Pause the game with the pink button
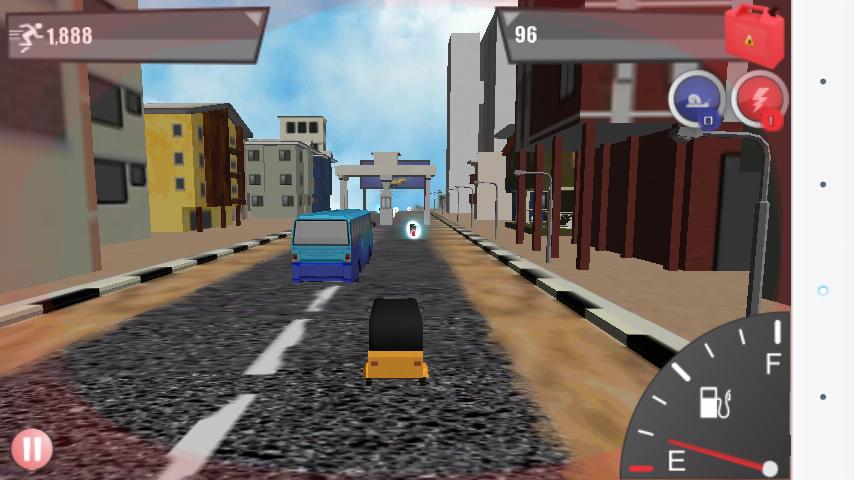The height and width of the screenshot is (480, 854). [x=32, y=449]
